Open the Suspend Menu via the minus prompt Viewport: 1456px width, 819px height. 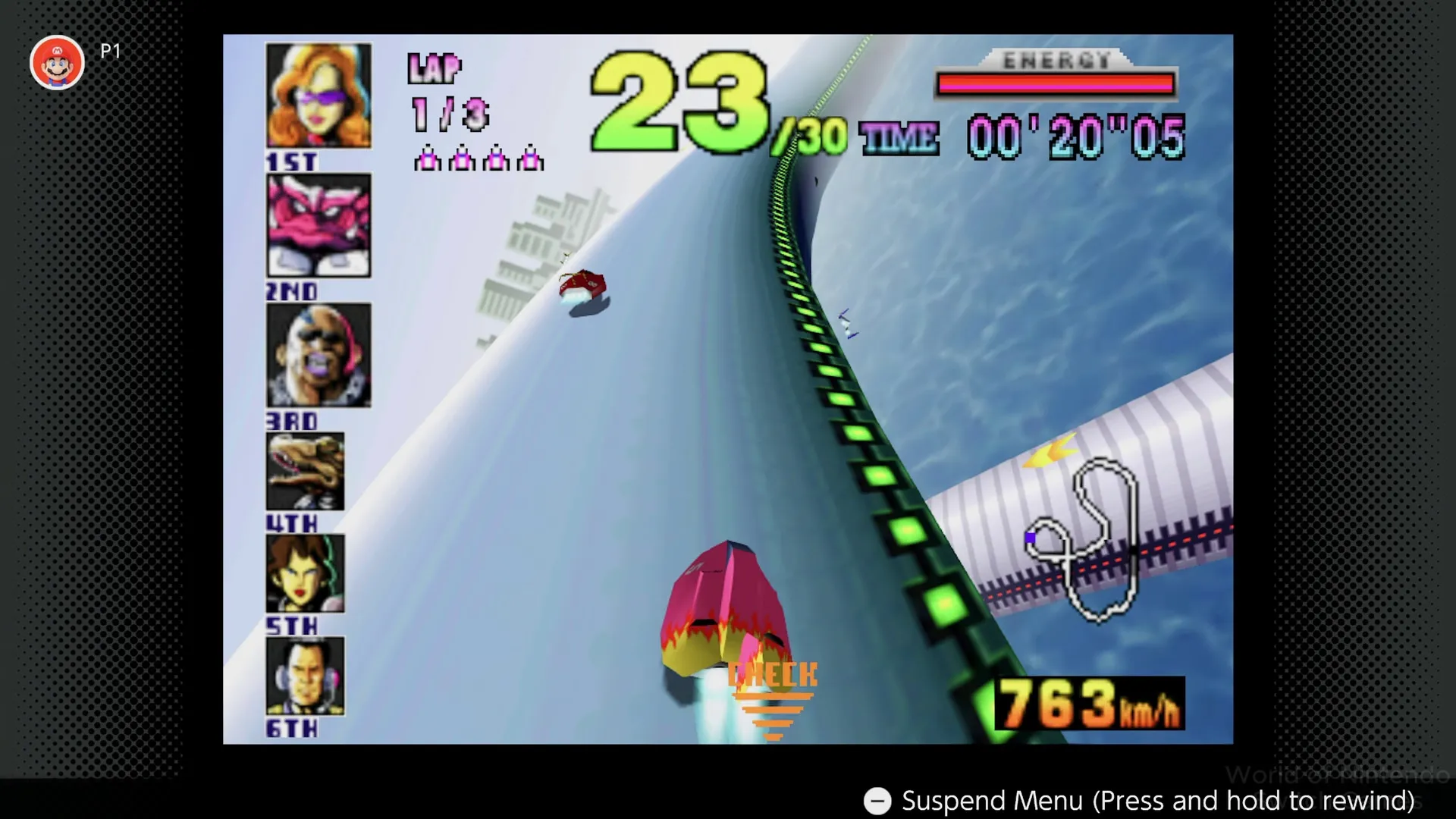click(x=878, y=801)
